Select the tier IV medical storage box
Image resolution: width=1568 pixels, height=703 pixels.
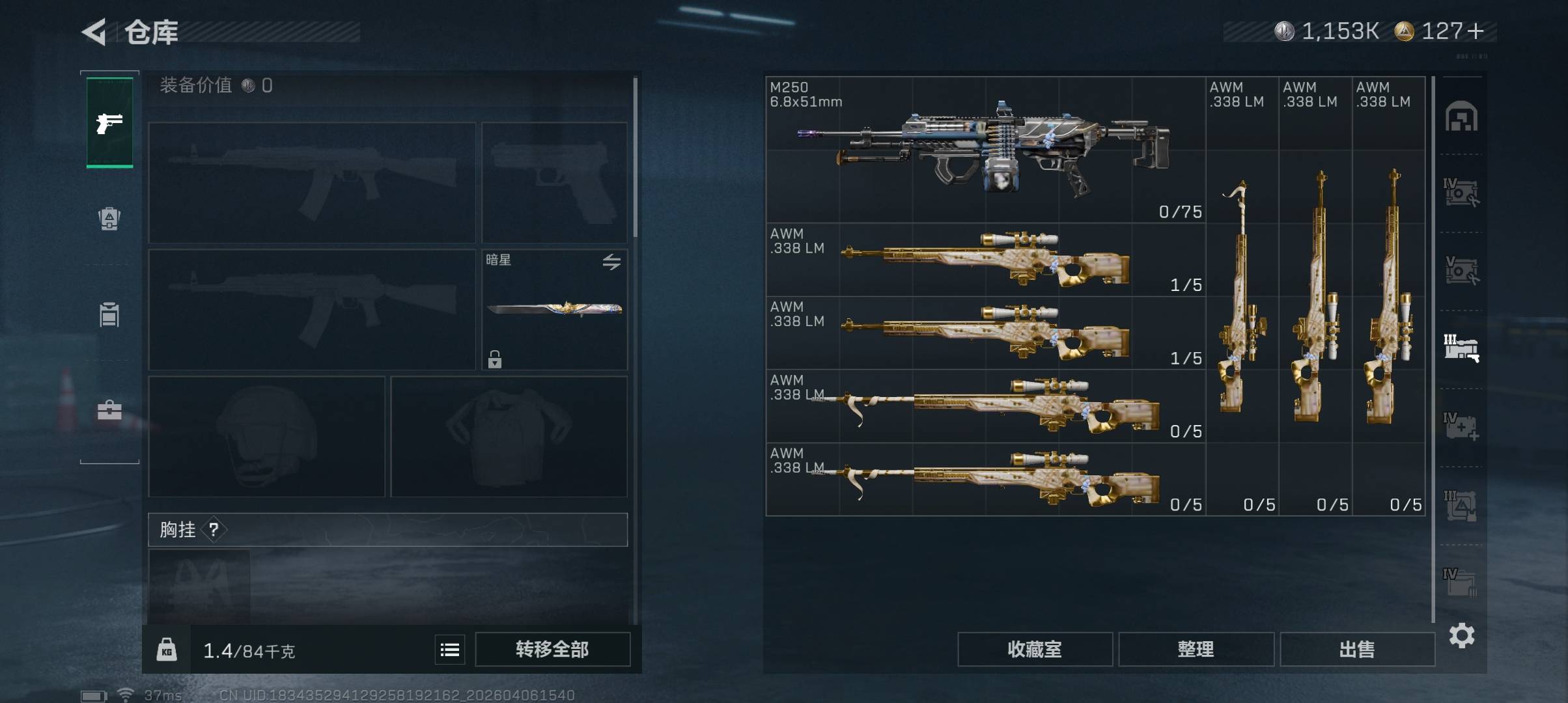tap(1461, 426)
